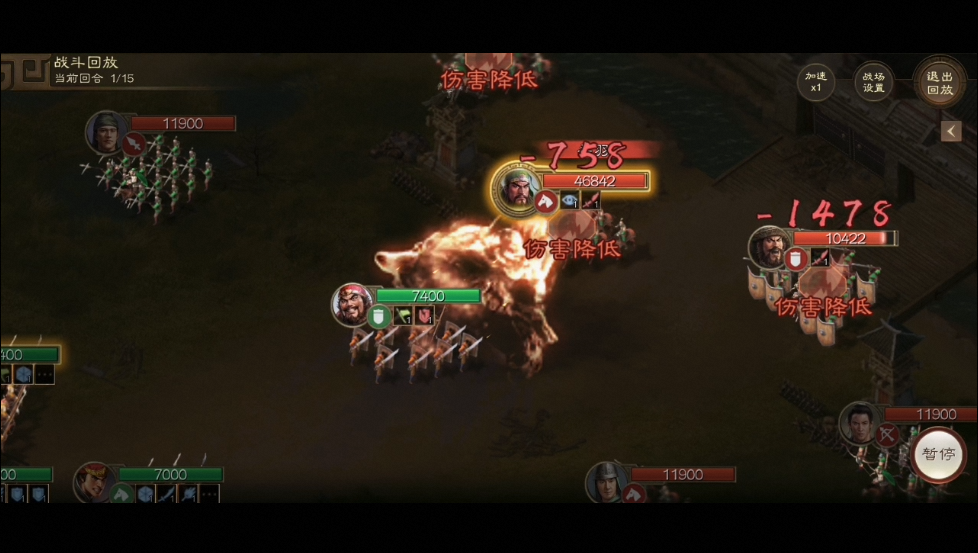Select the general portrait with 7000 troops
Viewport: 978px width, 553px height.
[94, 482]
